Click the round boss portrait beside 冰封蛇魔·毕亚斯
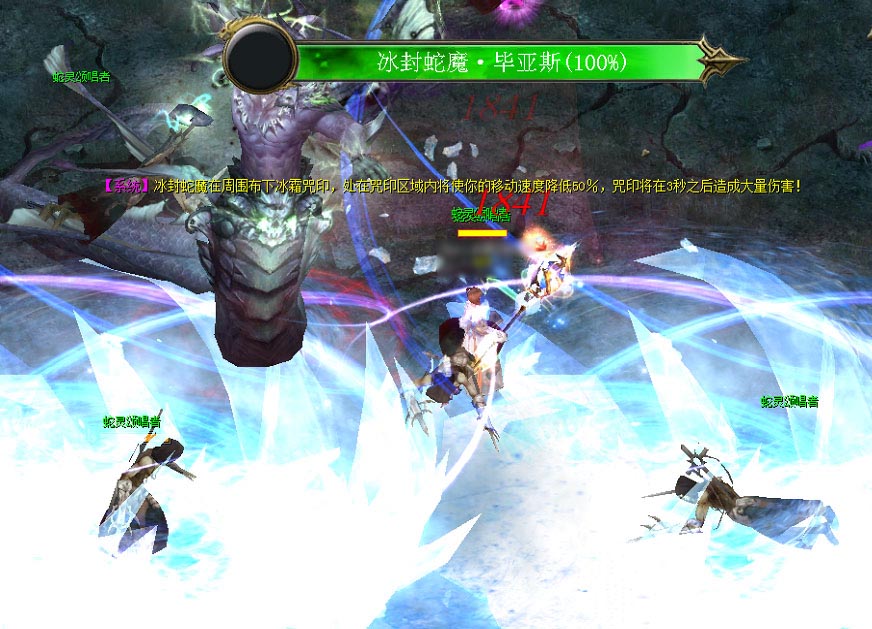872x629 pixels. pos(261,59)
